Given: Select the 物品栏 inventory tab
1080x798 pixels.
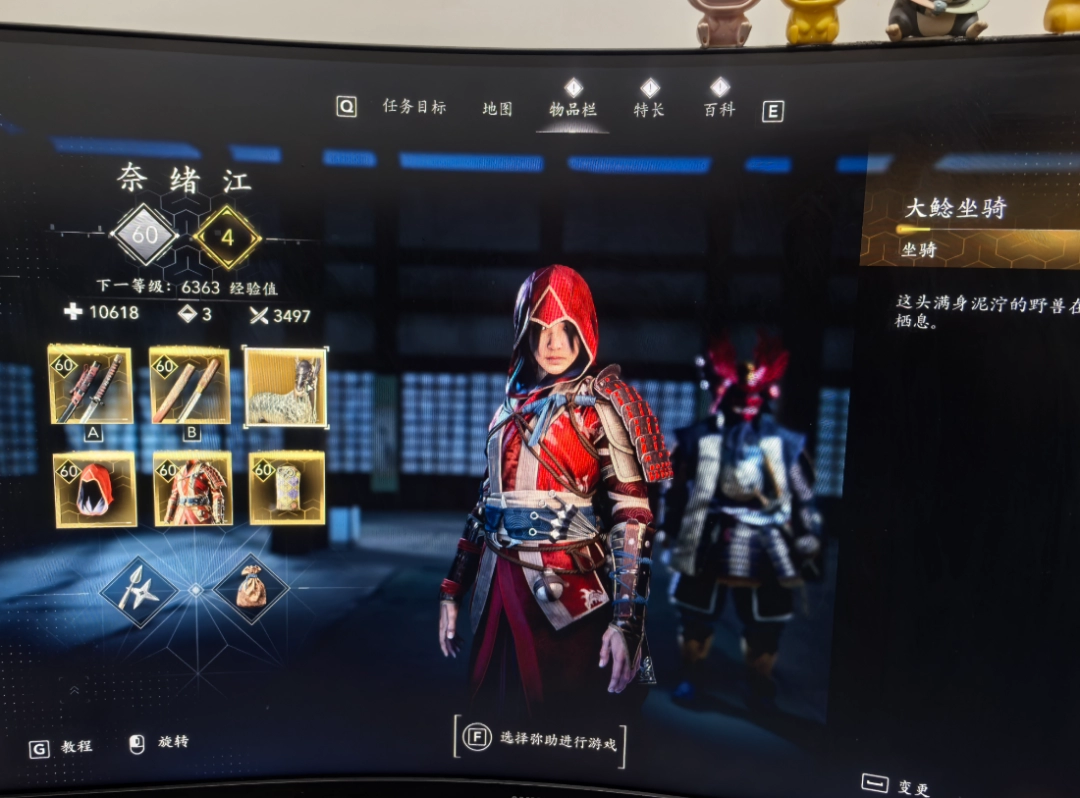Looking at the screenshot, I should pos(573,109).
